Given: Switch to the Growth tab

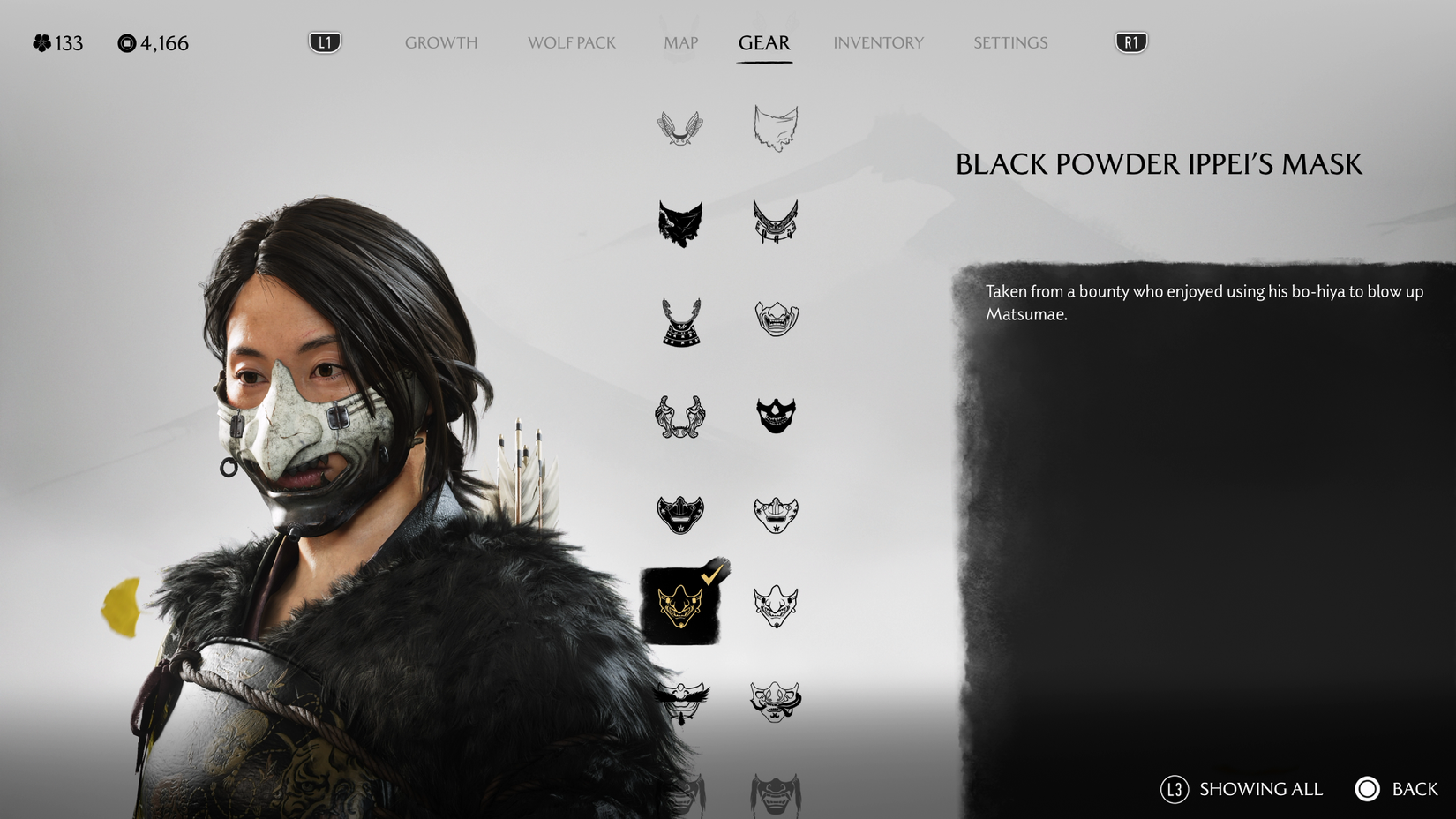Looking at the screenshot, I should pos(440,42).
